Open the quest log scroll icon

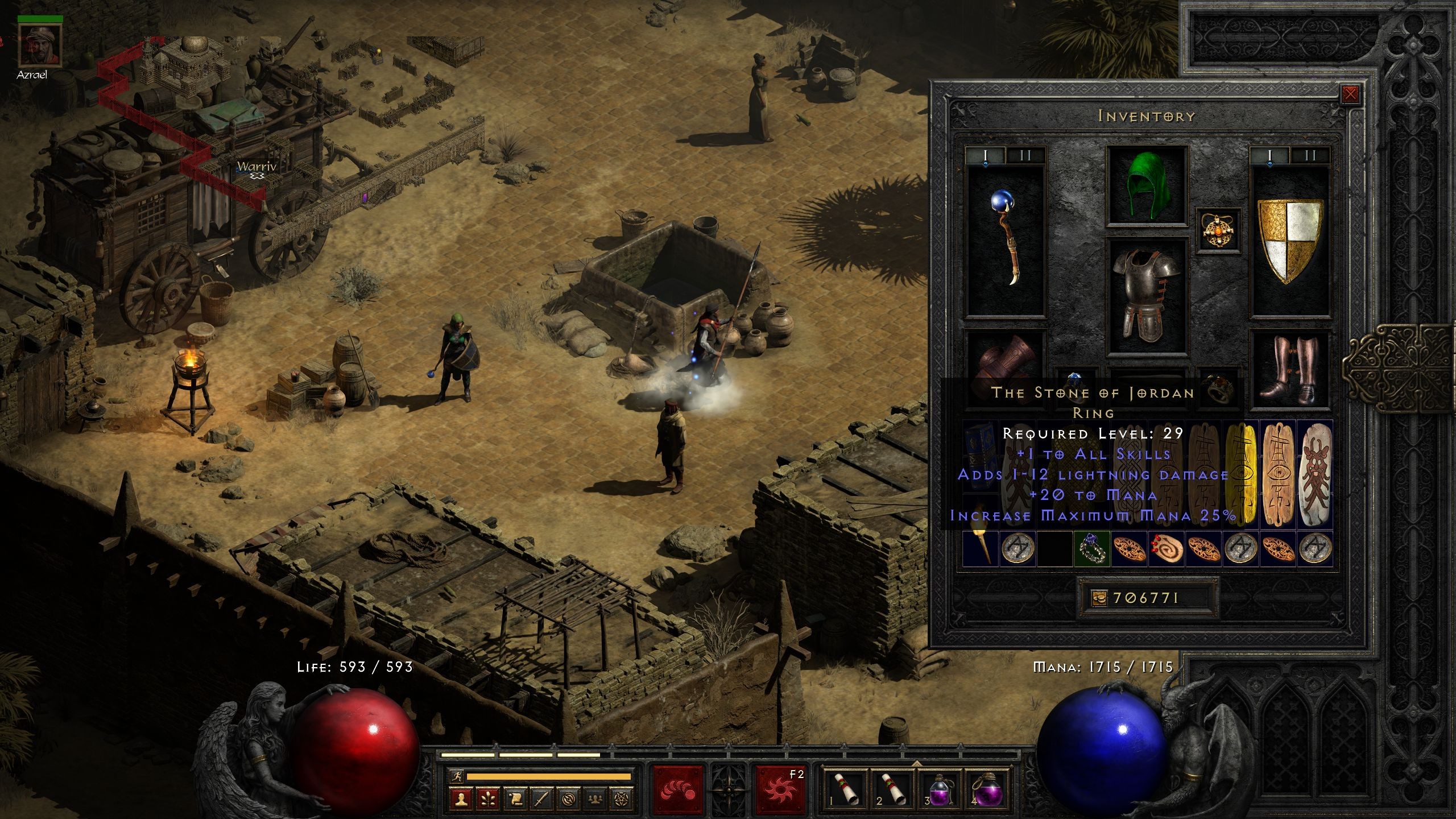point(515,801)
